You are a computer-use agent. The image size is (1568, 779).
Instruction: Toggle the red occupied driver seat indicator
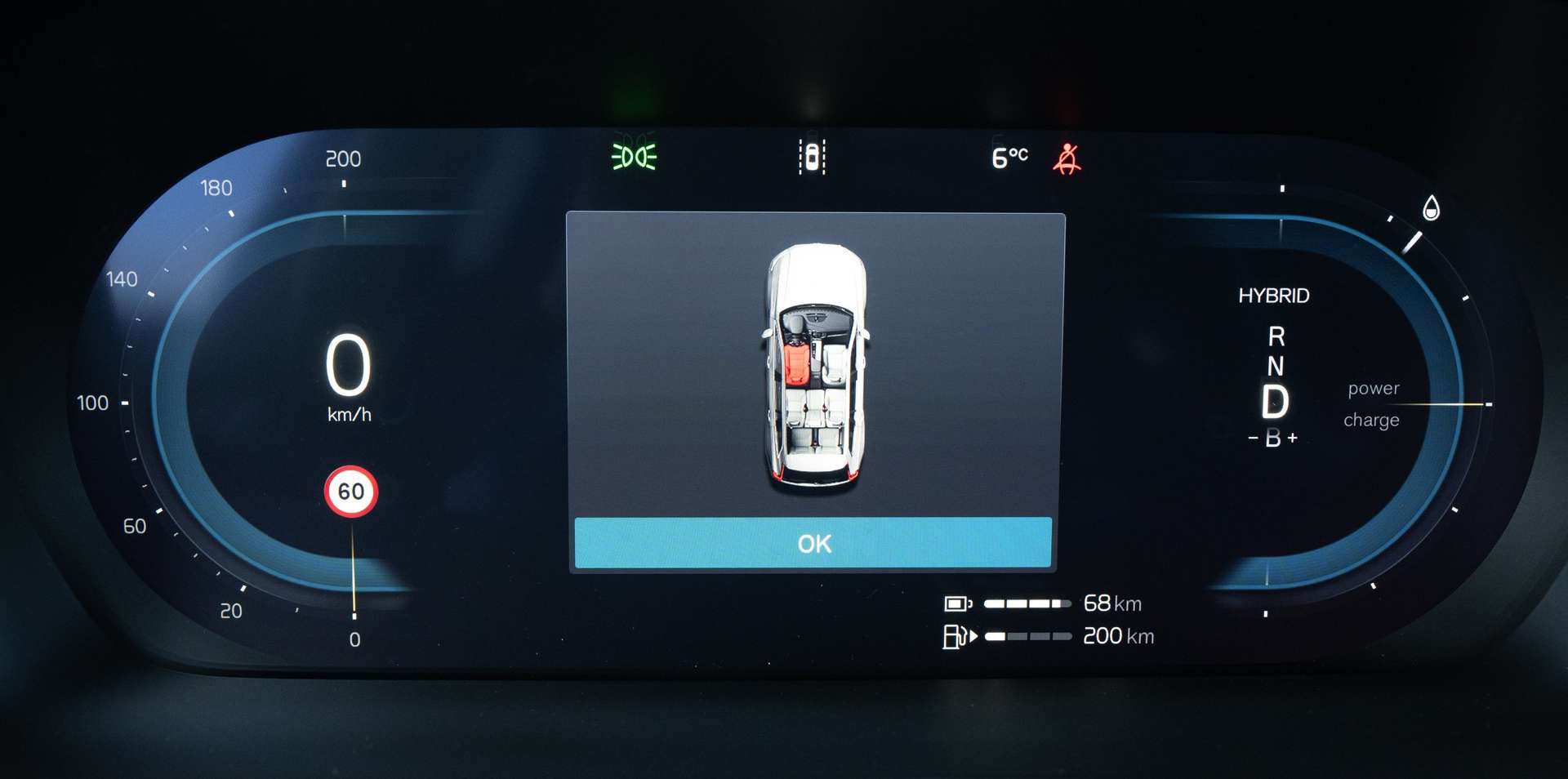point(796,365)
